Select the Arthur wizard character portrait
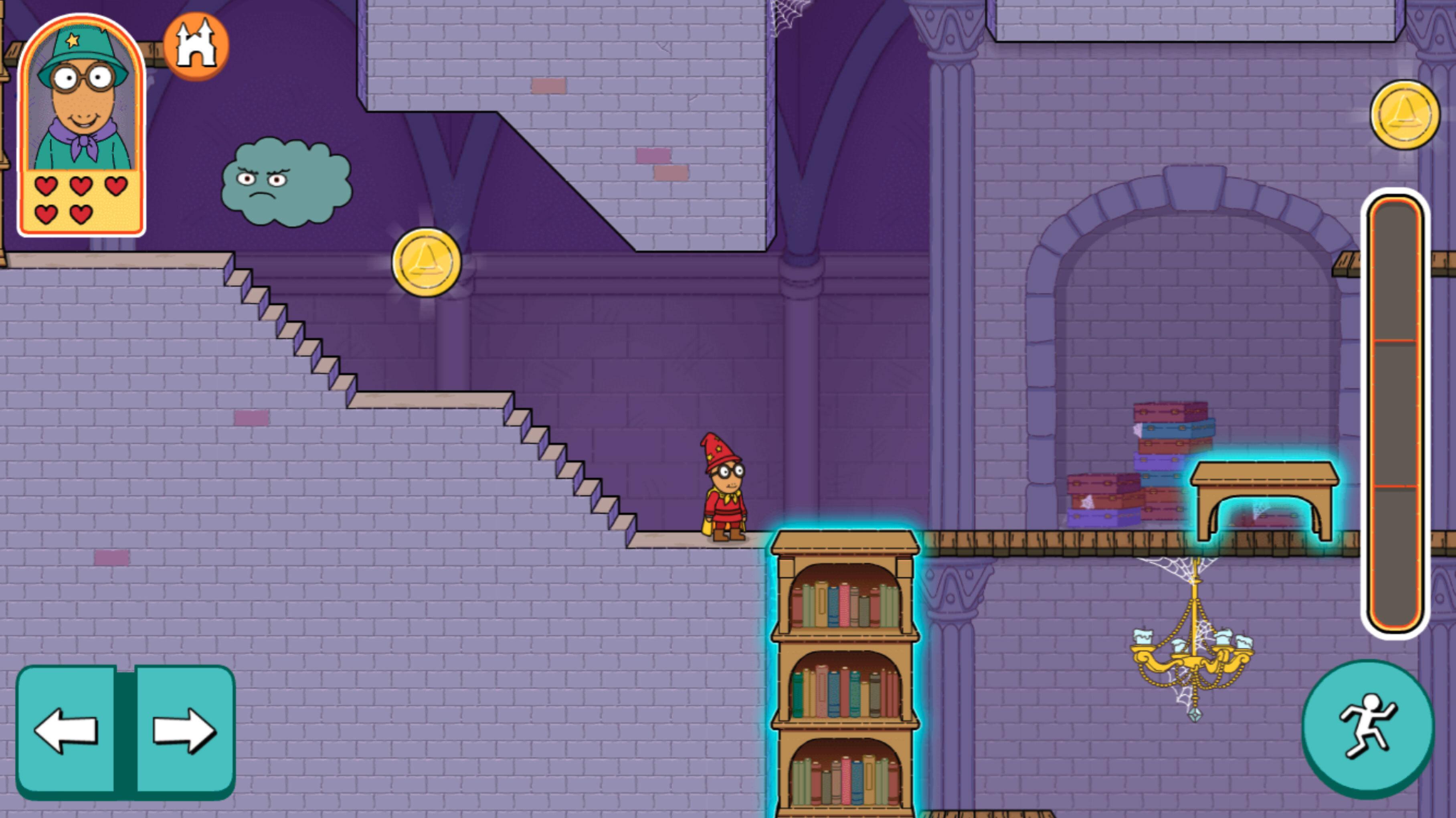1456x818 pixels. click(x=81, y=97)
